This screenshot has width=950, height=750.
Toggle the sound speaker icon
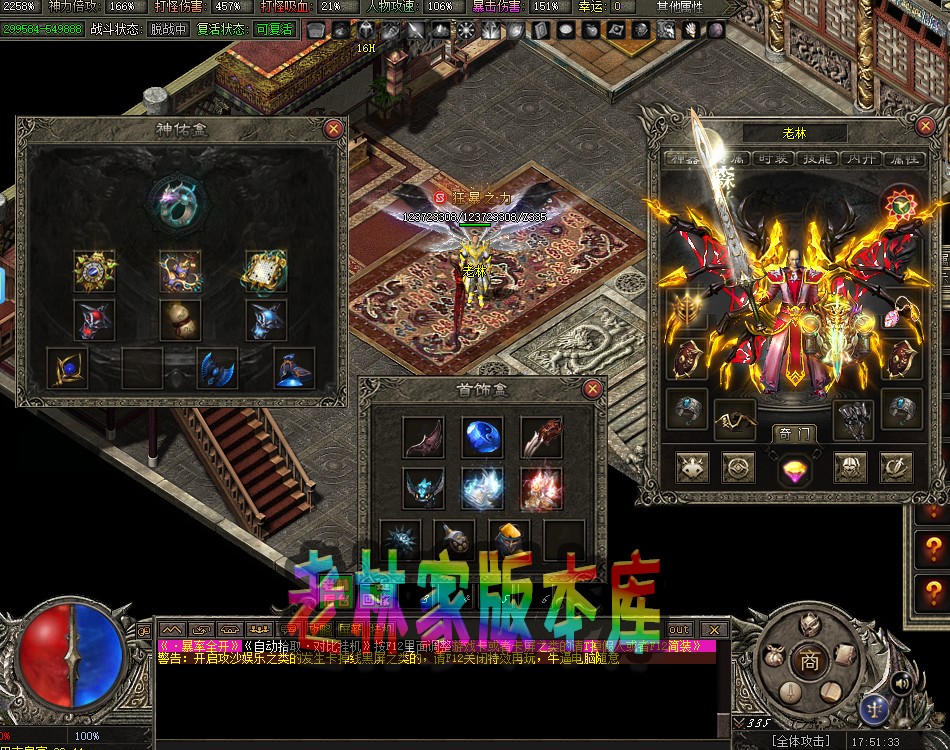pyautogui.click(x=901, y=683)
